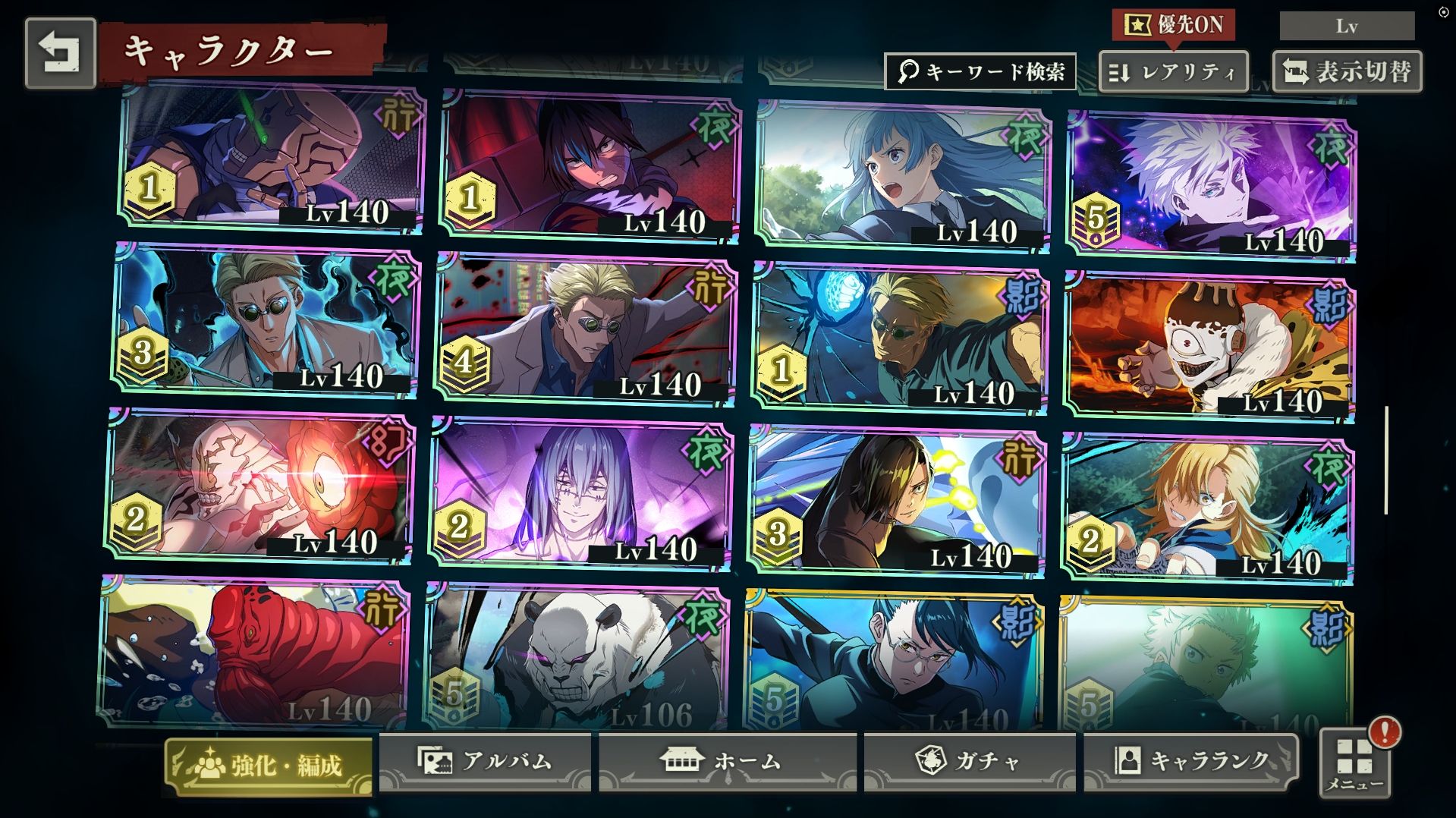1456x818 pixels.
Task: Switch view with 表示切替 button
Action: (x=1347, y=72)
